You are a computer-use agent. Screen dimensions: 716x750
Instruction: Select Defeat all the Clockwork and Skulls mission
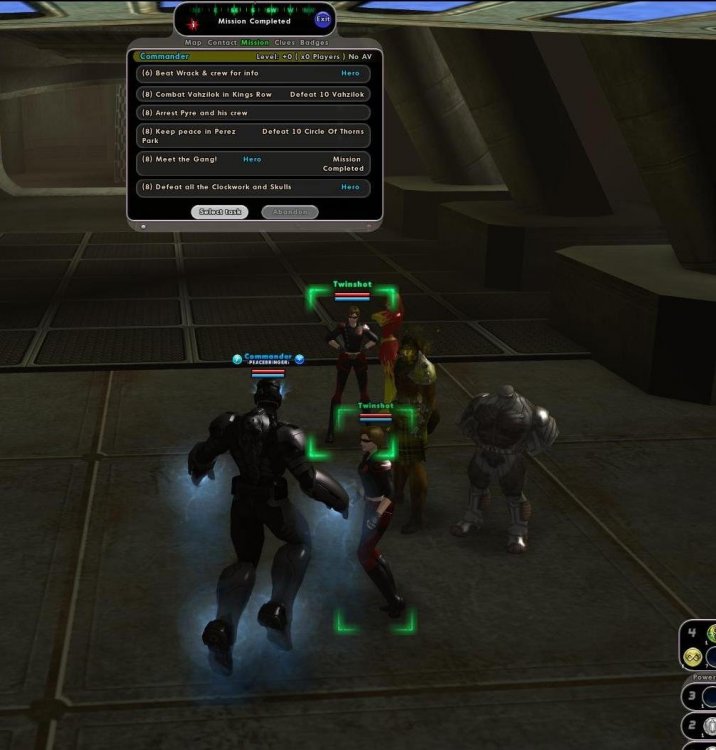tap(254, 187)
